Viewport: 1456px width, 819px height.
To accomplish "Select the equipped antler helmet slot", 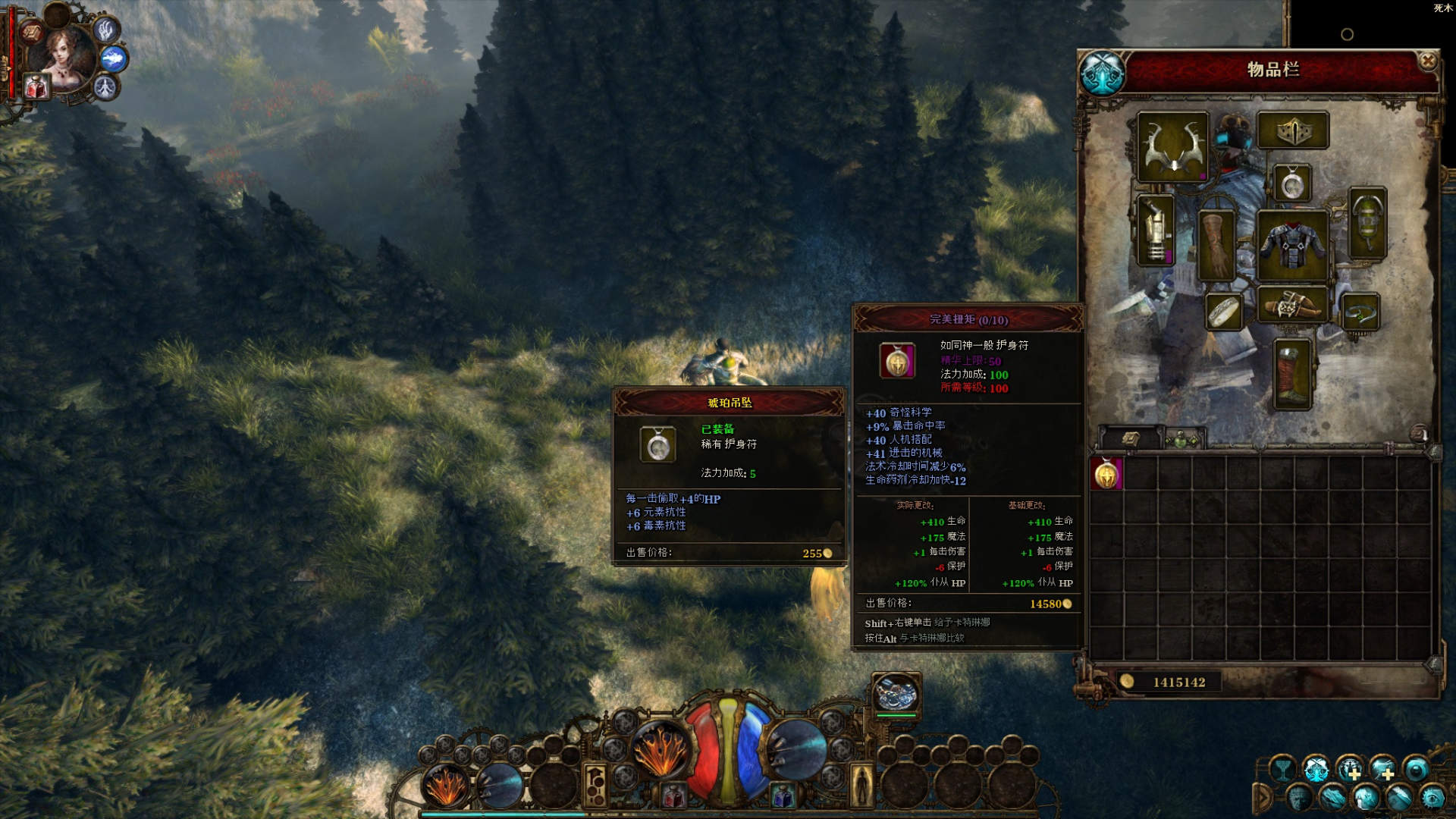I will click(x=1172, y=146).
